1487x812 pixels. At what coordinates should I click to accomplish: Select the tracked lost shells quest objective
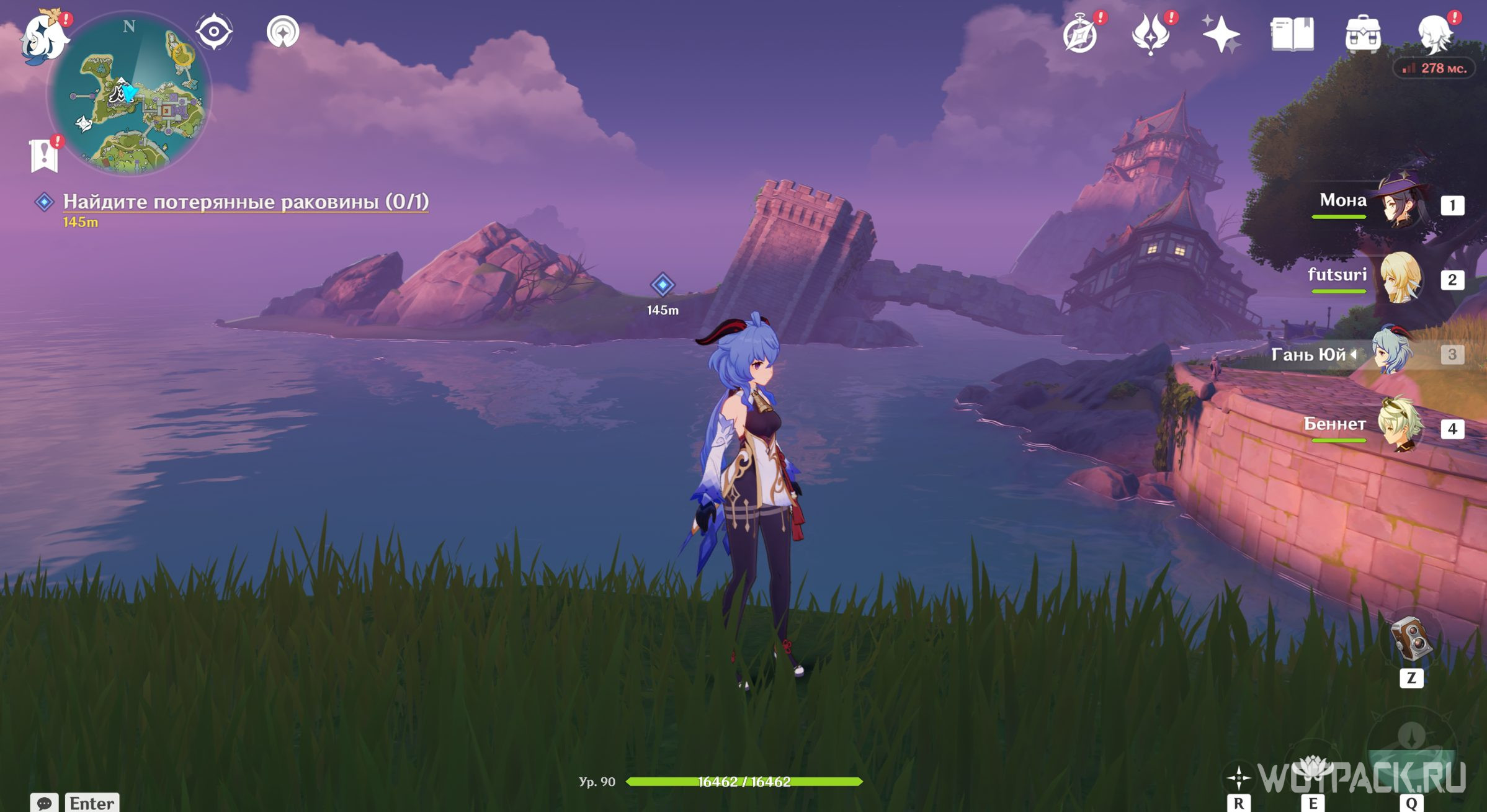(245, 202)
